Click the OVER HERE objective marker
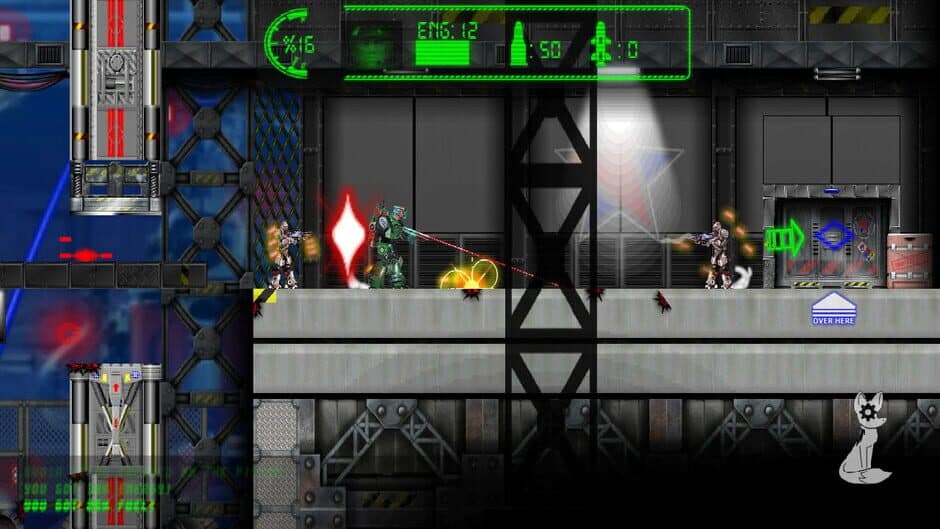 tap(833, 309)
